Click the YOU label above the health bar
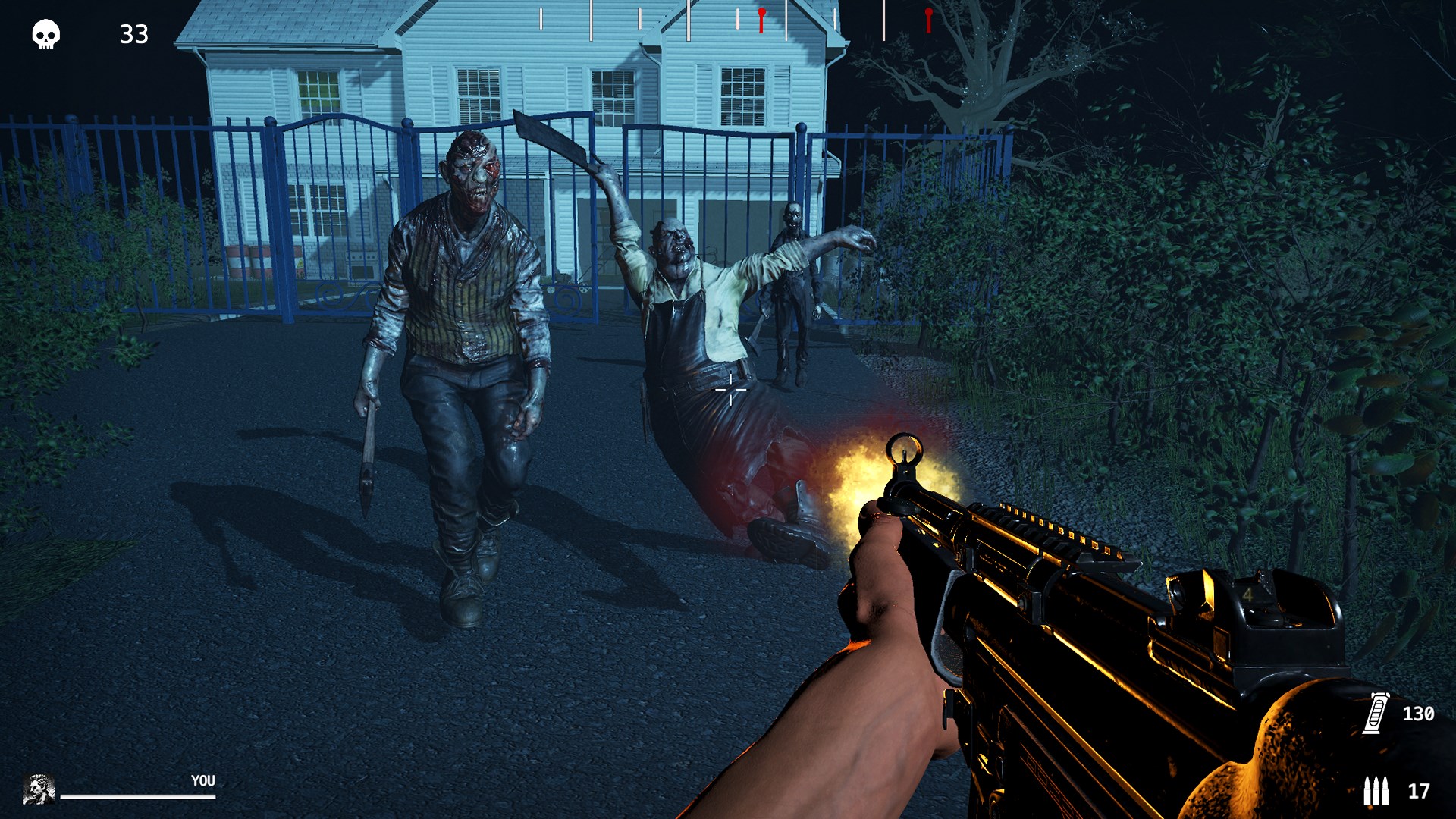 [203, 779]
